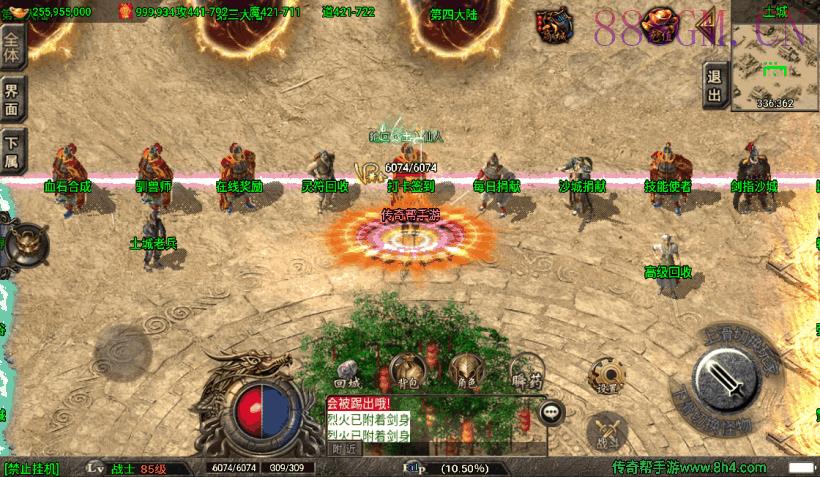Open the 设置 gear settings
This screenshot has height=477, width=820.
point(606,374)
